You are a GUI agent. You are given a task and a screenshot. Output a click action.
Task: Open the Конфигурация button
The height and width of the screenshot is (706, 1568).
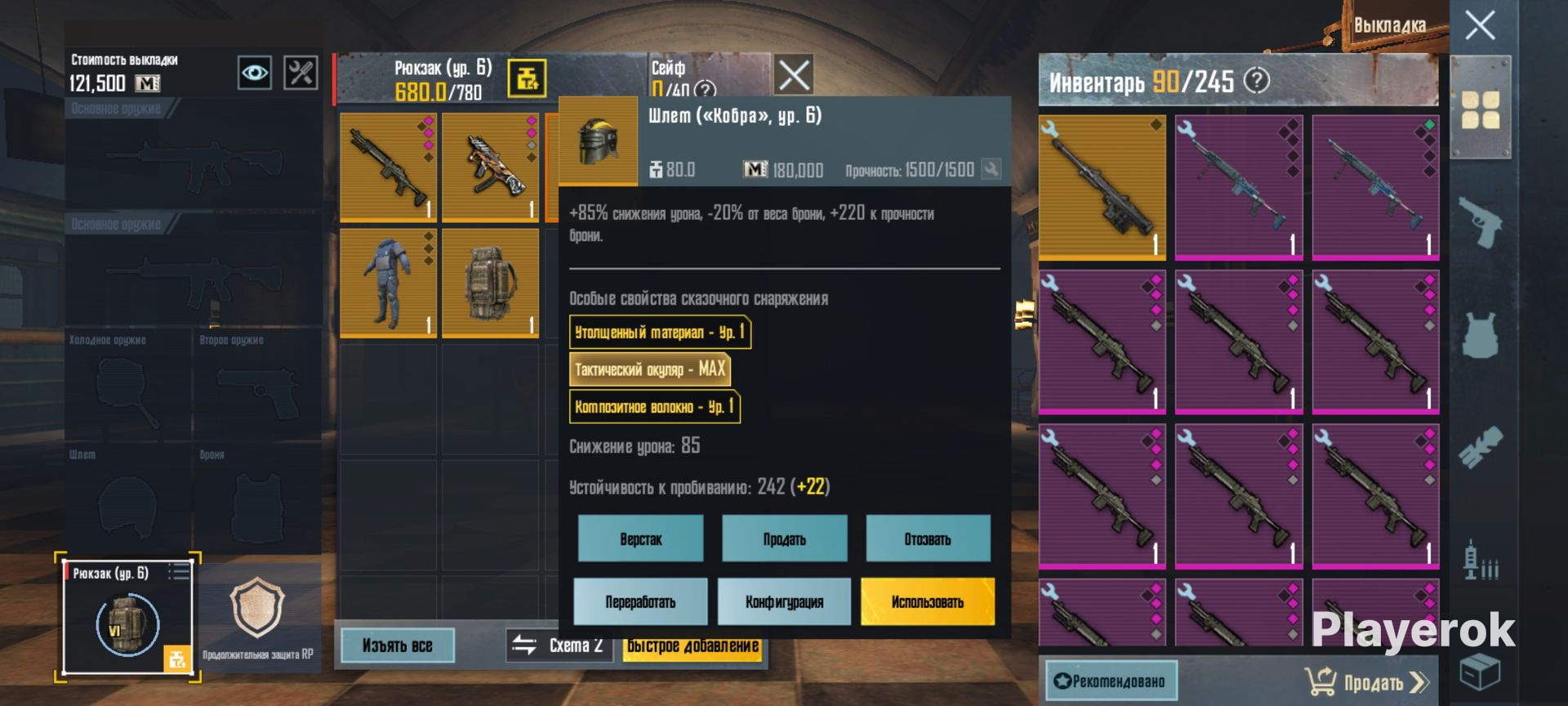pos(784,601)
